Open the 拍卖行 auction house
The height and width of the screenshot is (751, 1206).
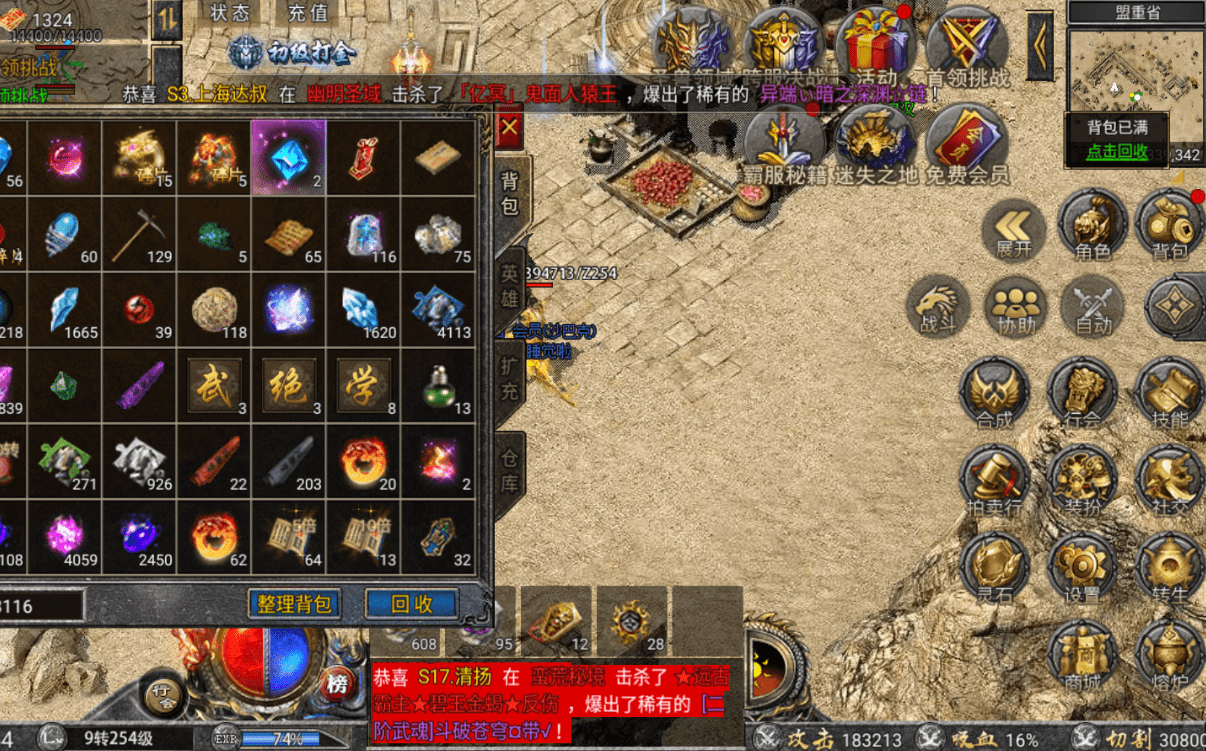click(x=994, y=481)
